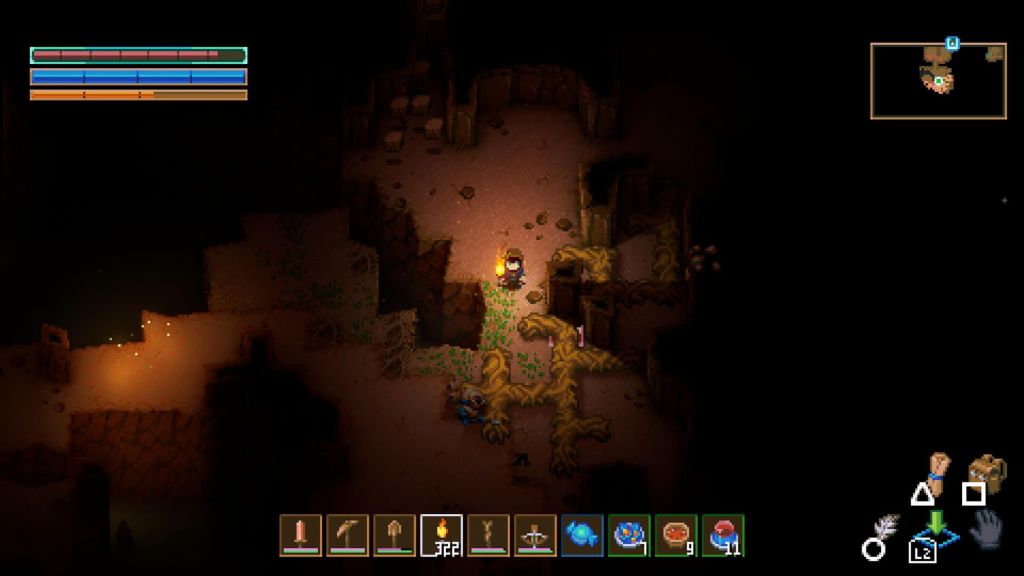
Task: Choose the blue food dish with 7
Action: pyautogui.click(x=629, y=535)
